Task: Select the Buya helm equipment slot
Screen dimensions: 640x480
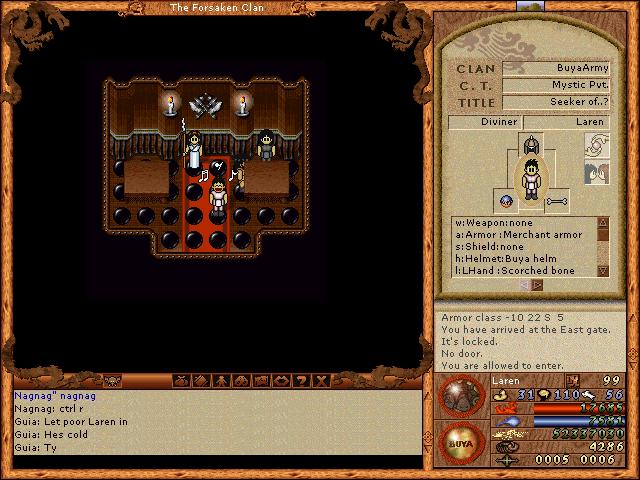Action: coord(531,147)
